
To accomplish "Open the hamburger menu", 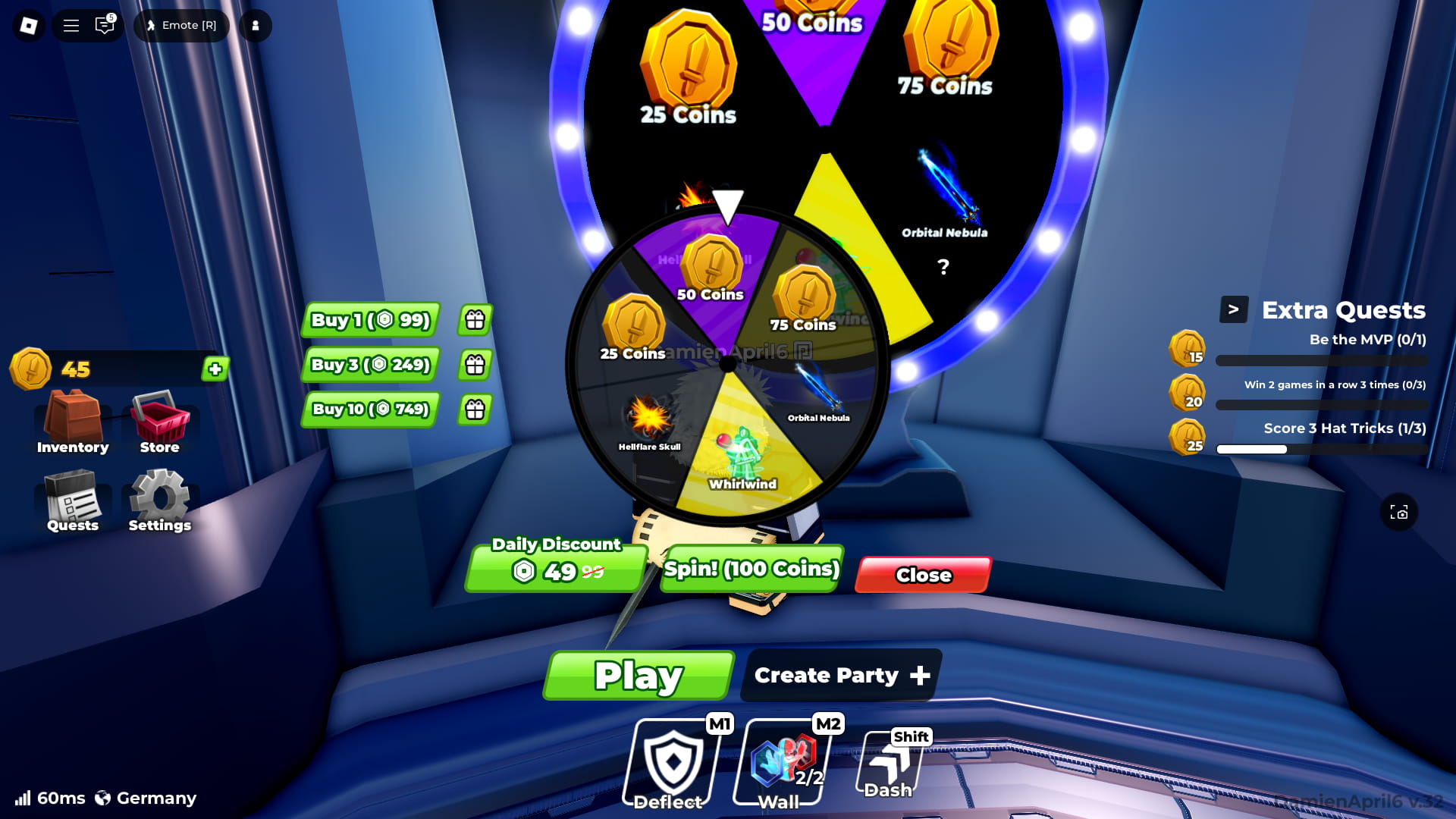I will tap(70, 25).
